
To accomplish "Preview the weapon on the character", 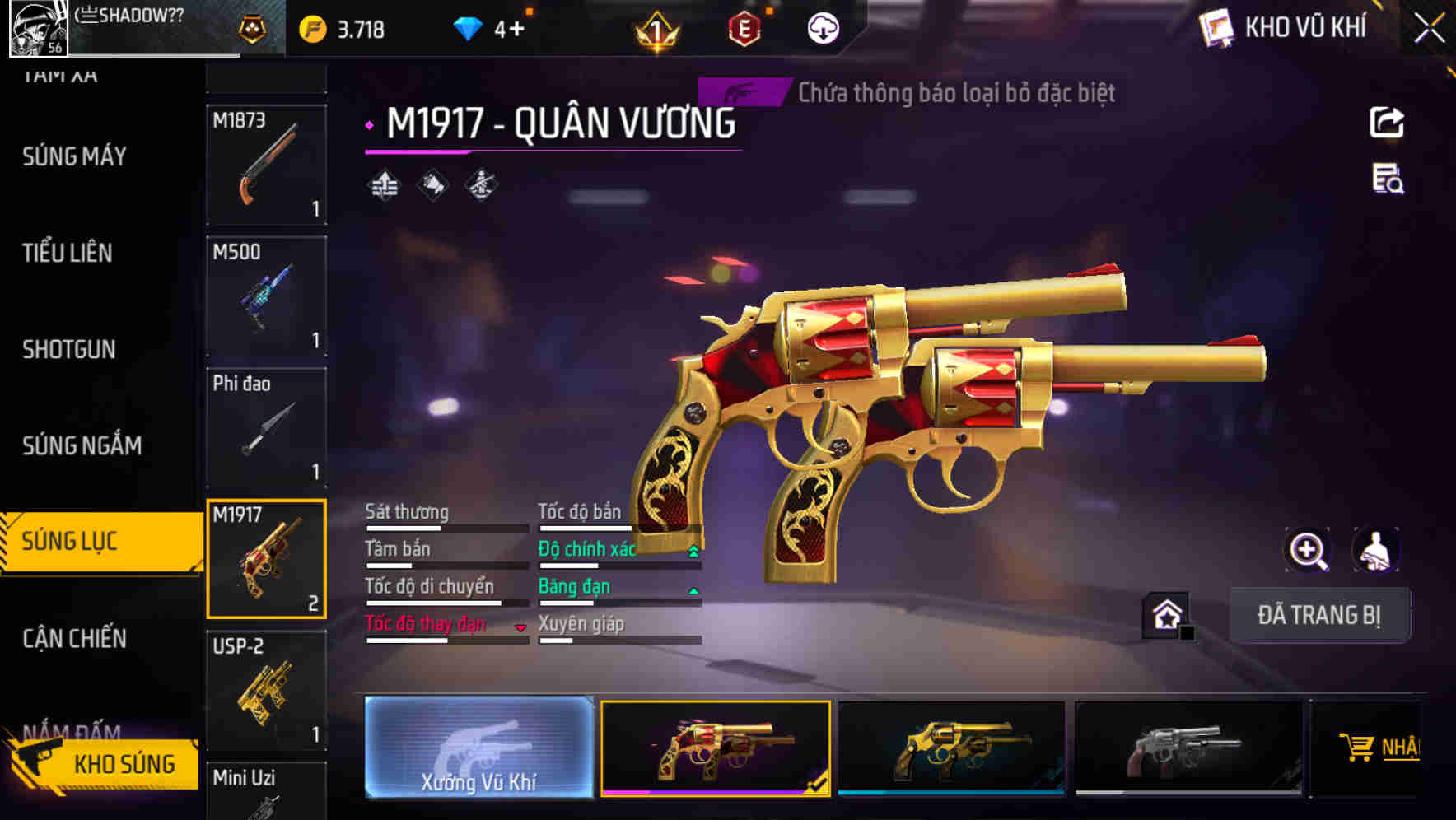I will 1375,550.
